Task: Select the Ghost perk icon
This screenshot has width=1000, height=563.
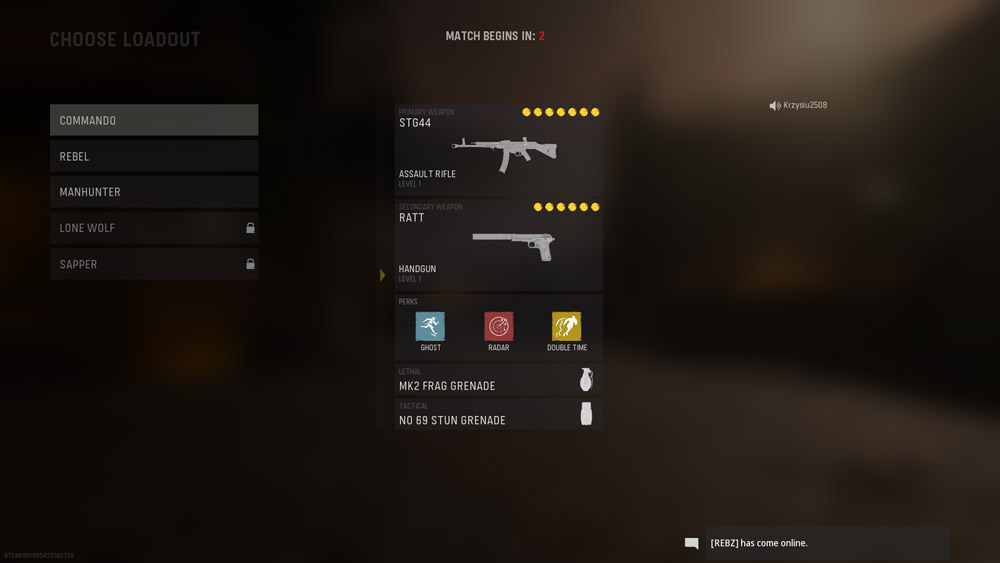Action: coord(430,326)
